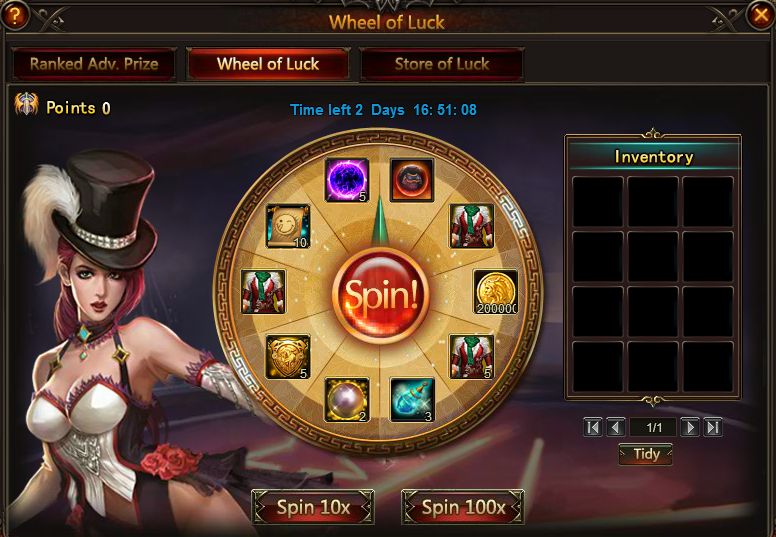Jump to the first inventory page

point(593,427)
